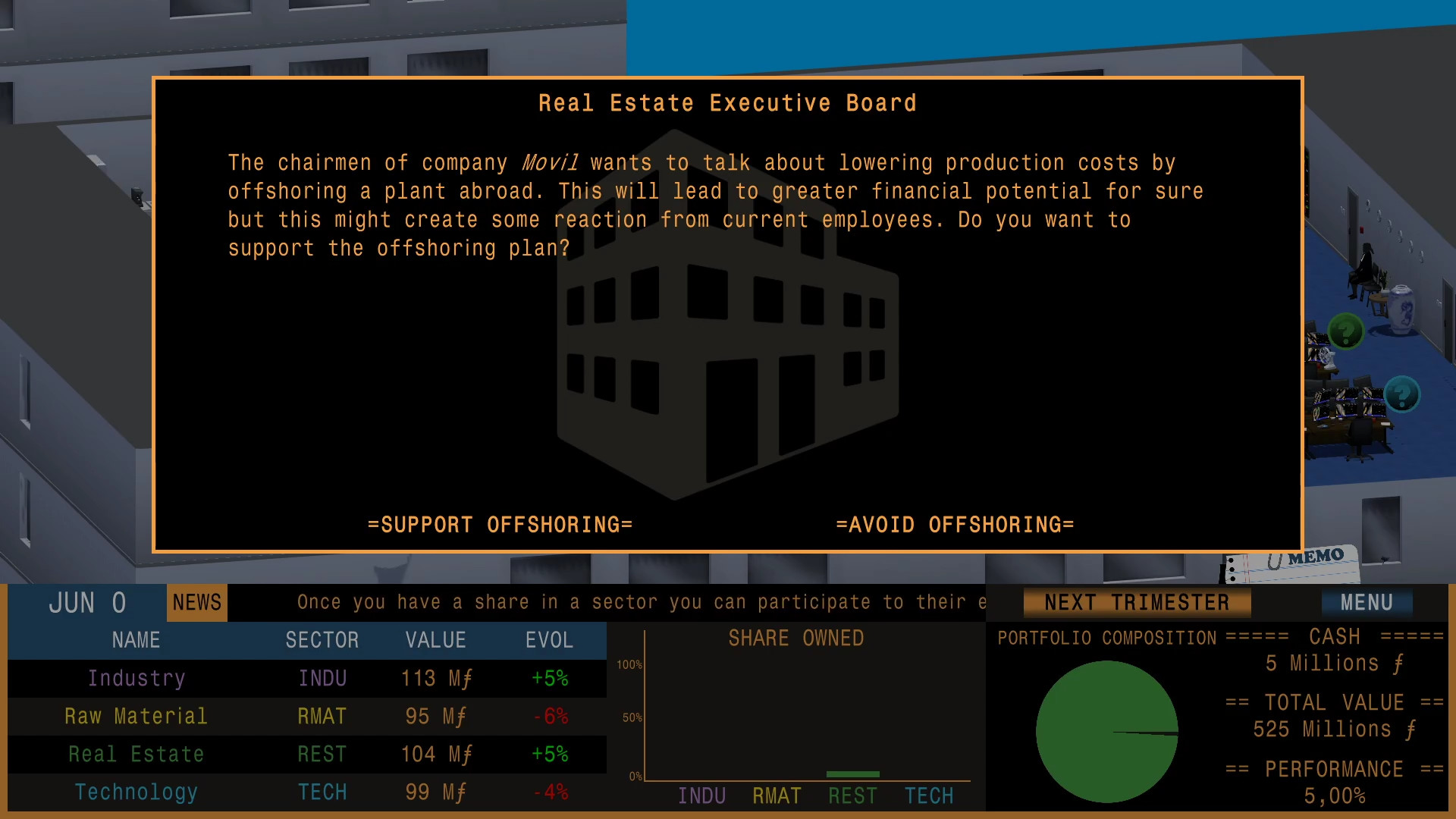Choose the AVOID OFFSHORING option
1456x819 pixels.
[x=955, y=524]
